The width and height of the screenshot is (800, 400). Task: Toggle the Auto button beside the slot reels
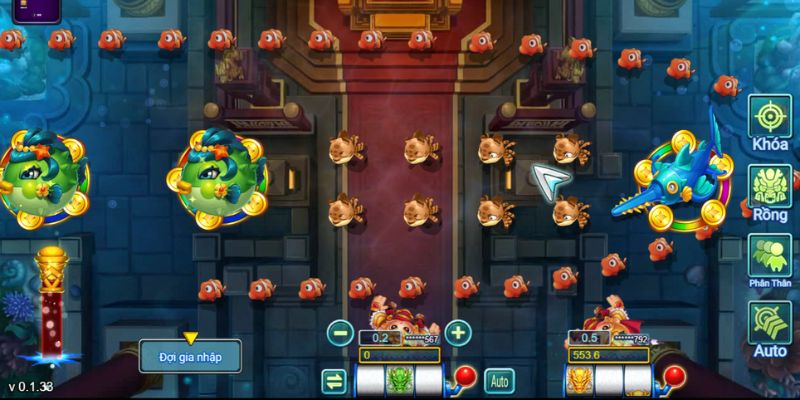(499, 380)
